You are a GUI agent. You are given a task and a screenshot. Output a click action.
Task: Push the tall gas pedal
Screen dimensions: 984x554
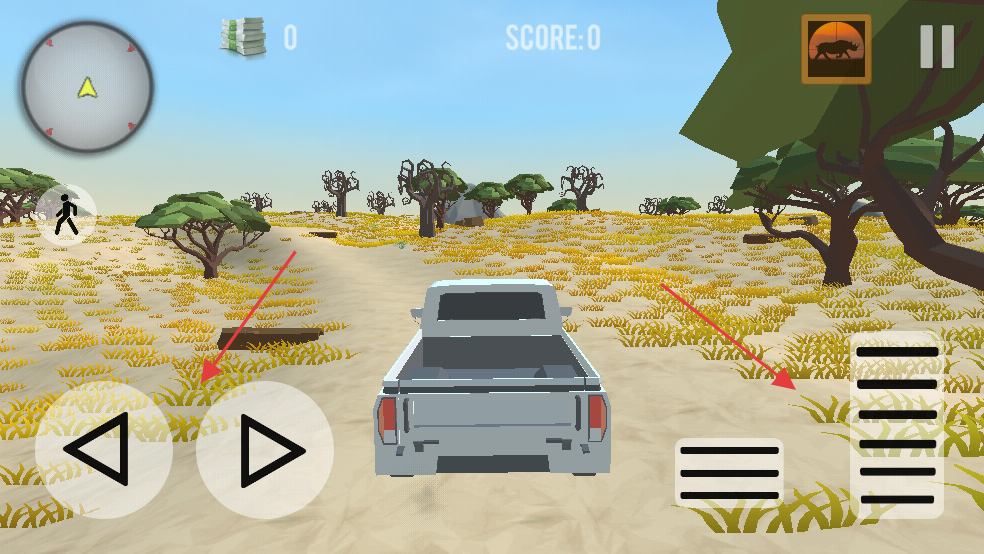pyautogui.click(x=897, y=425)
